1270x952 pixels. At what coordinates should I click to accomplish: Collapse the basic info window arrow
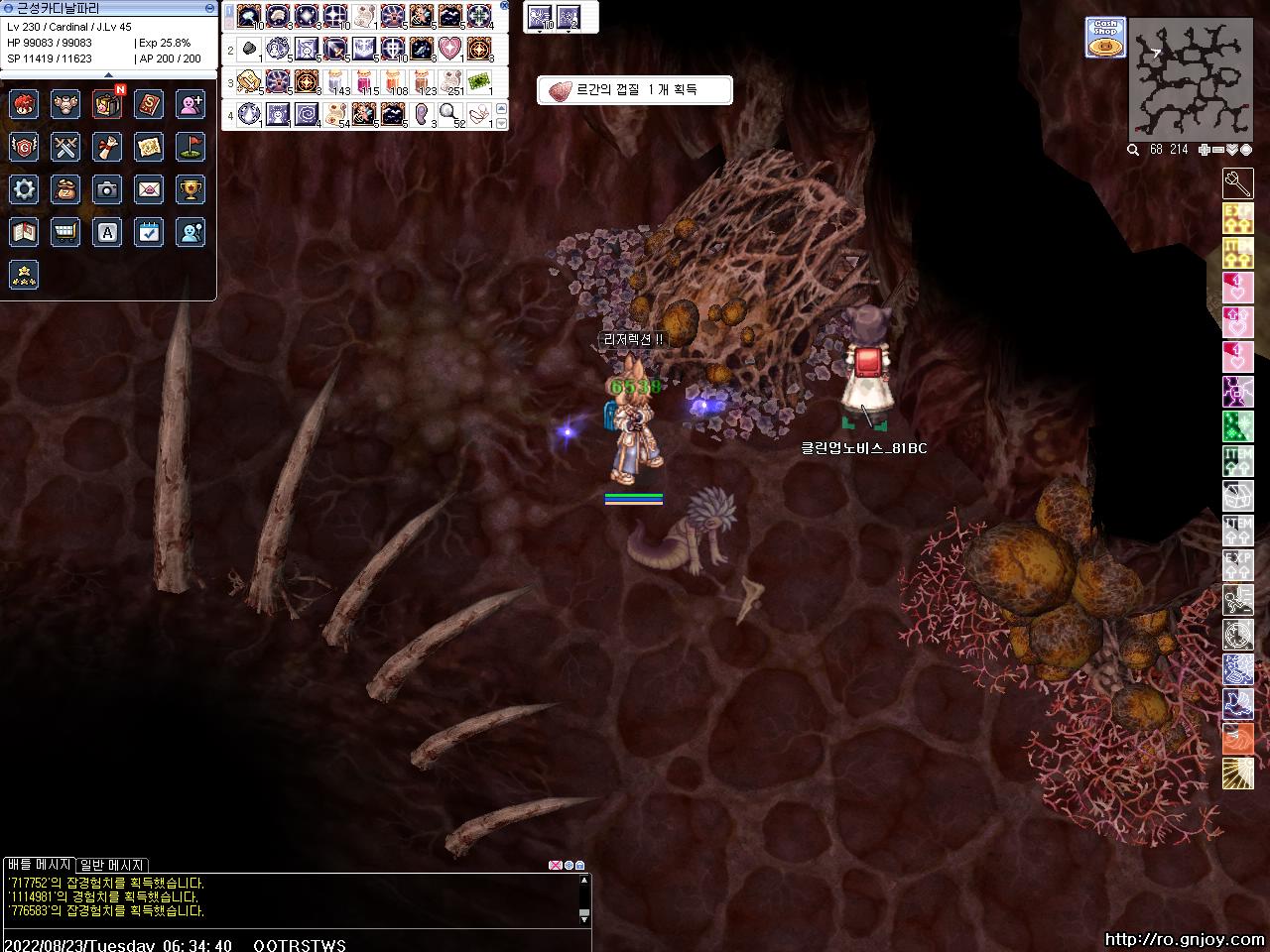click(108, 75)
